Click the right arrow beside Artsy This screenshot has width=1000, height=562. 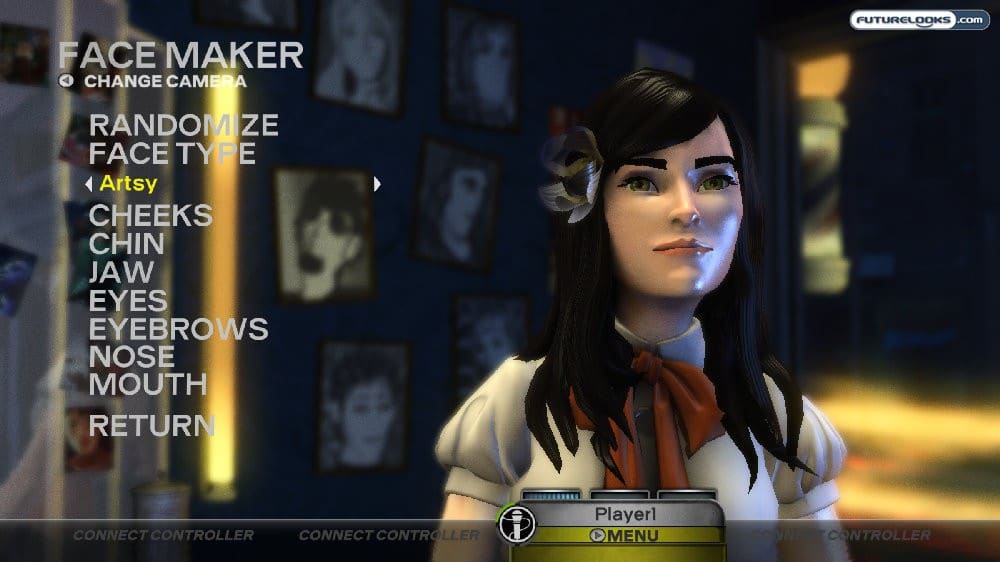pyautogui.click(x=377, y=184)
